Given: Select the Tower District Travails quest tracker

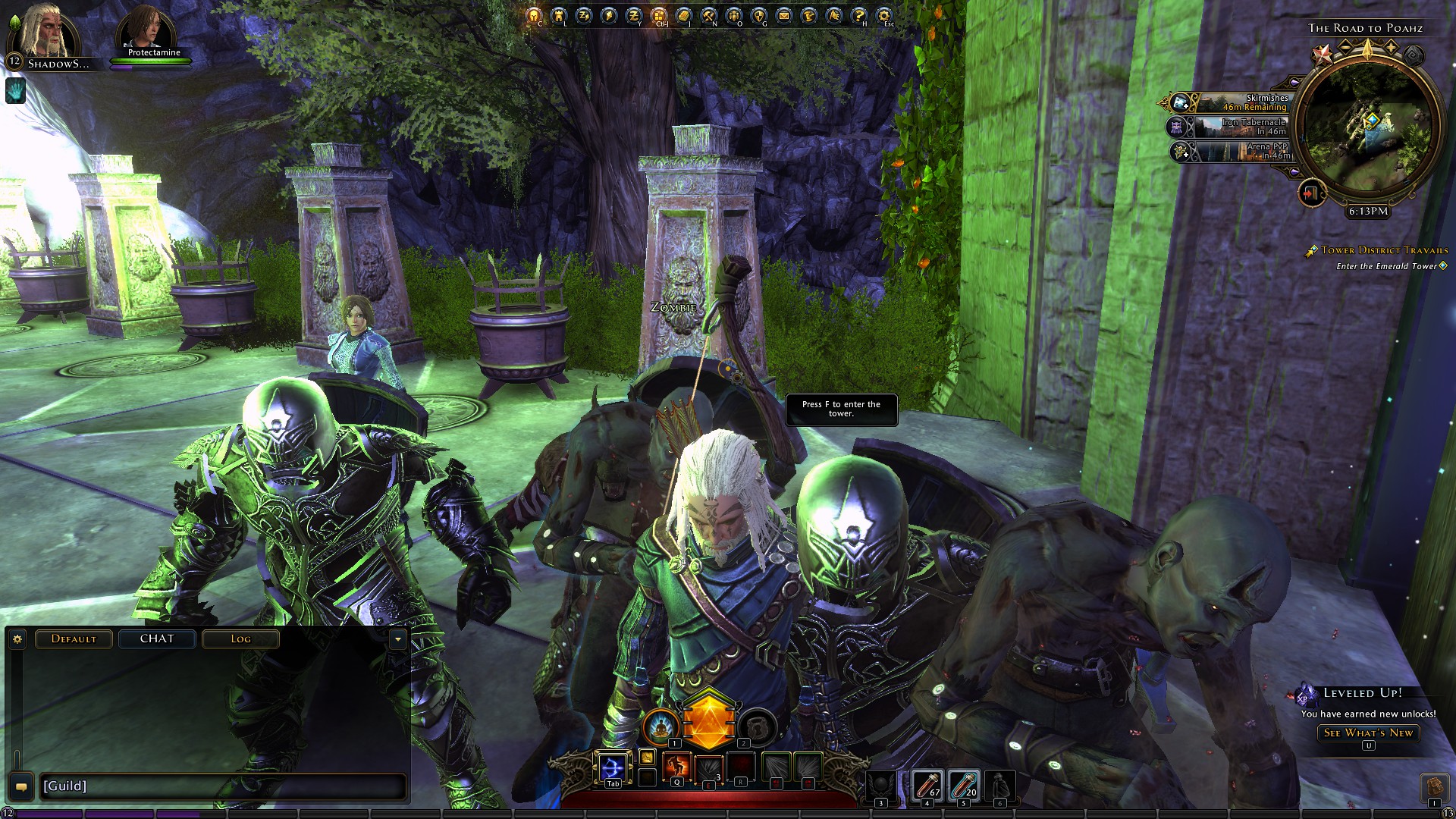Looking at the screenshot, I should click(x=1384, y=250).
